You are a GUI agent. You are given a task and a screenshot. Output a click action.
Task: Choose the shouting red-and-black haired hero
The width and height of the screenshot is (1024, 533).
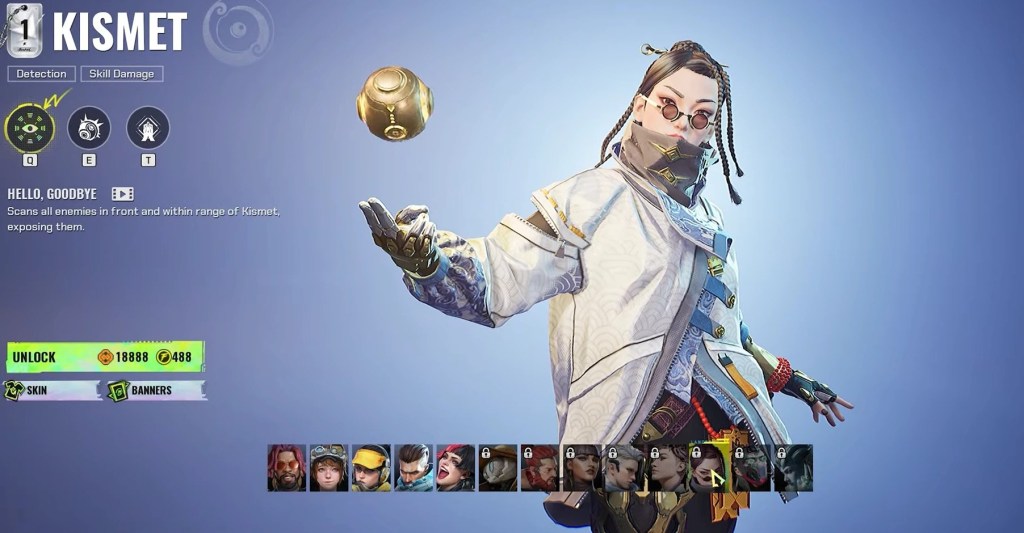coord(455,468)
